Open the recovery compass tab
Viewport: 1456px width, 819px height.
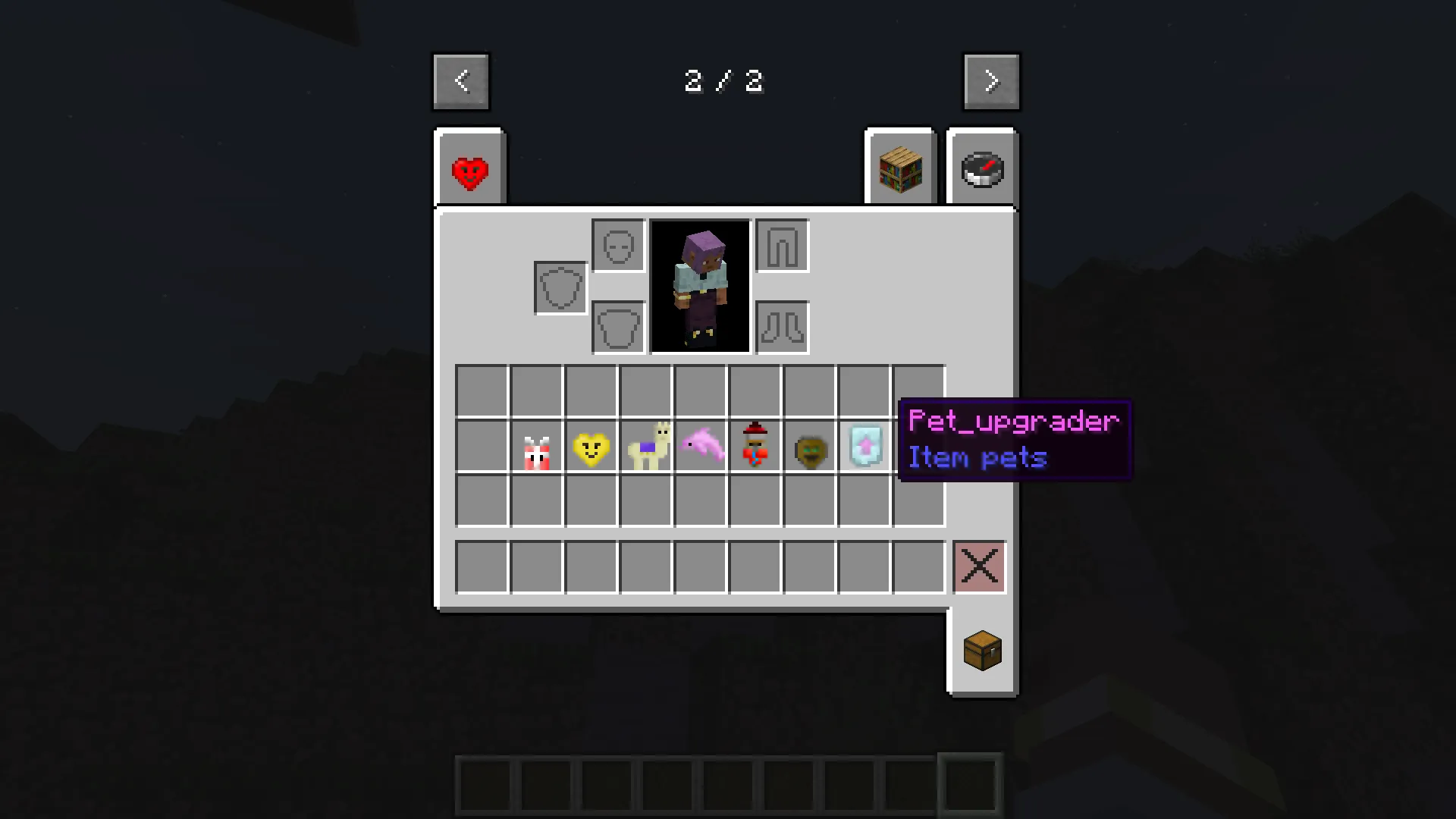pos(982,168)
